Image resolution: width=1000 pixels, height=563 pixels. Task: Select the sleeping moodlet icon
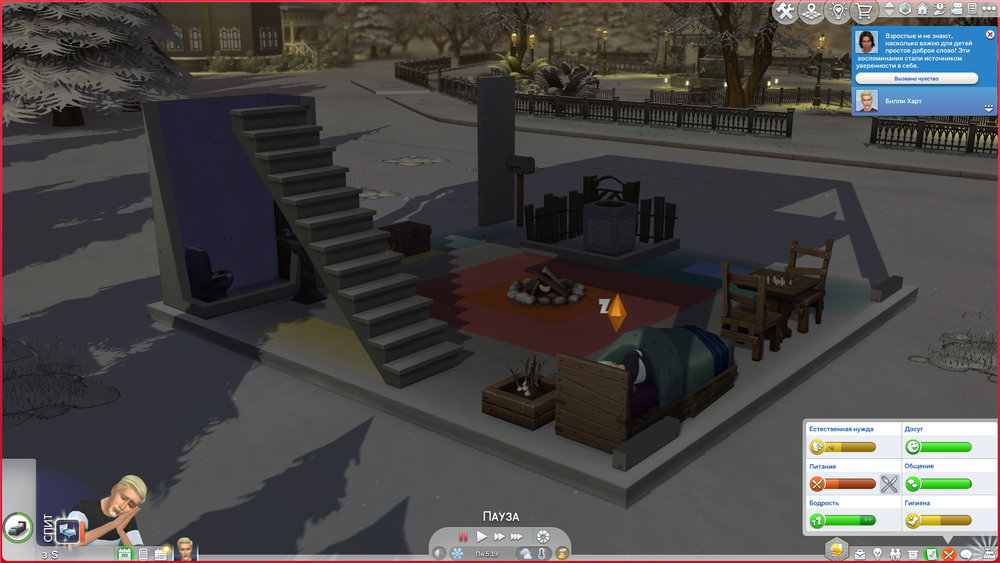point(69,529)
